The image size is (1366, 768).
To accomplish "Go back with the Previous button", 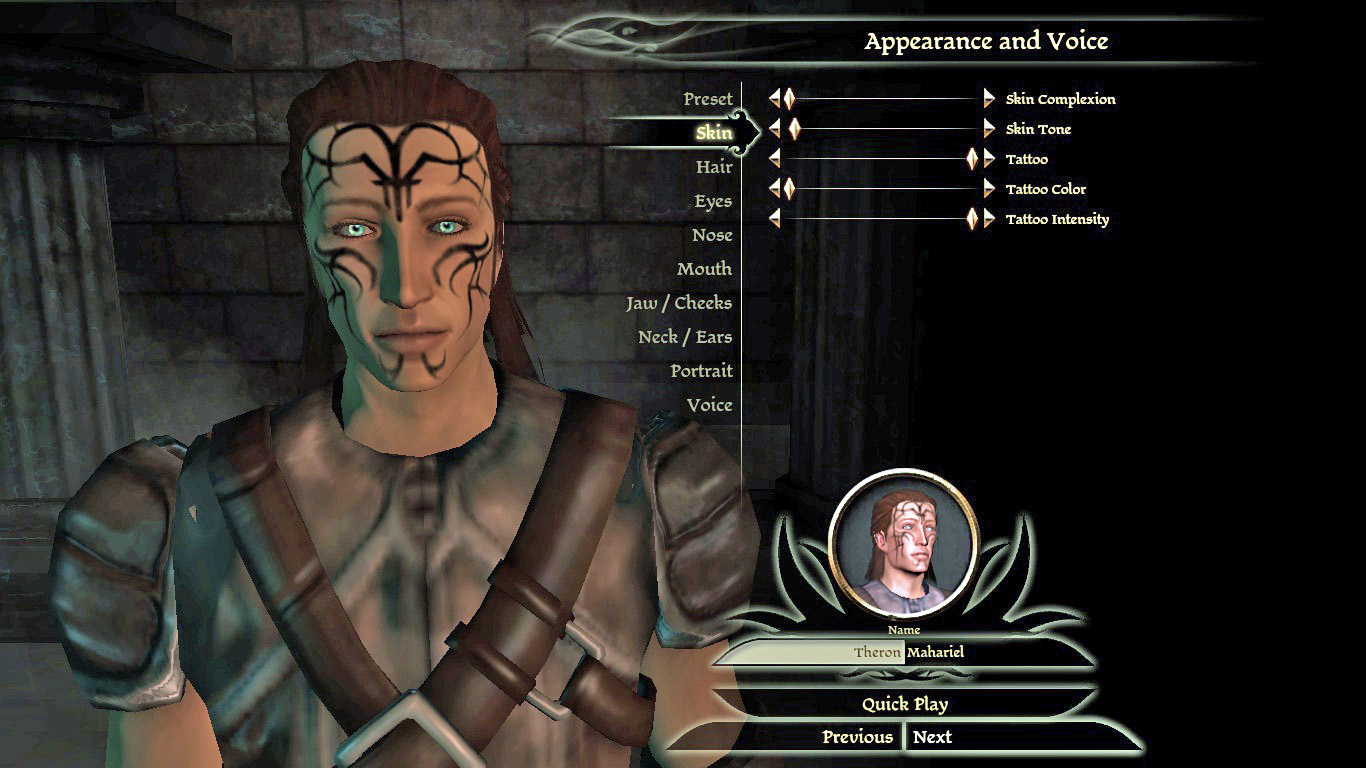I will click(857, 737).
